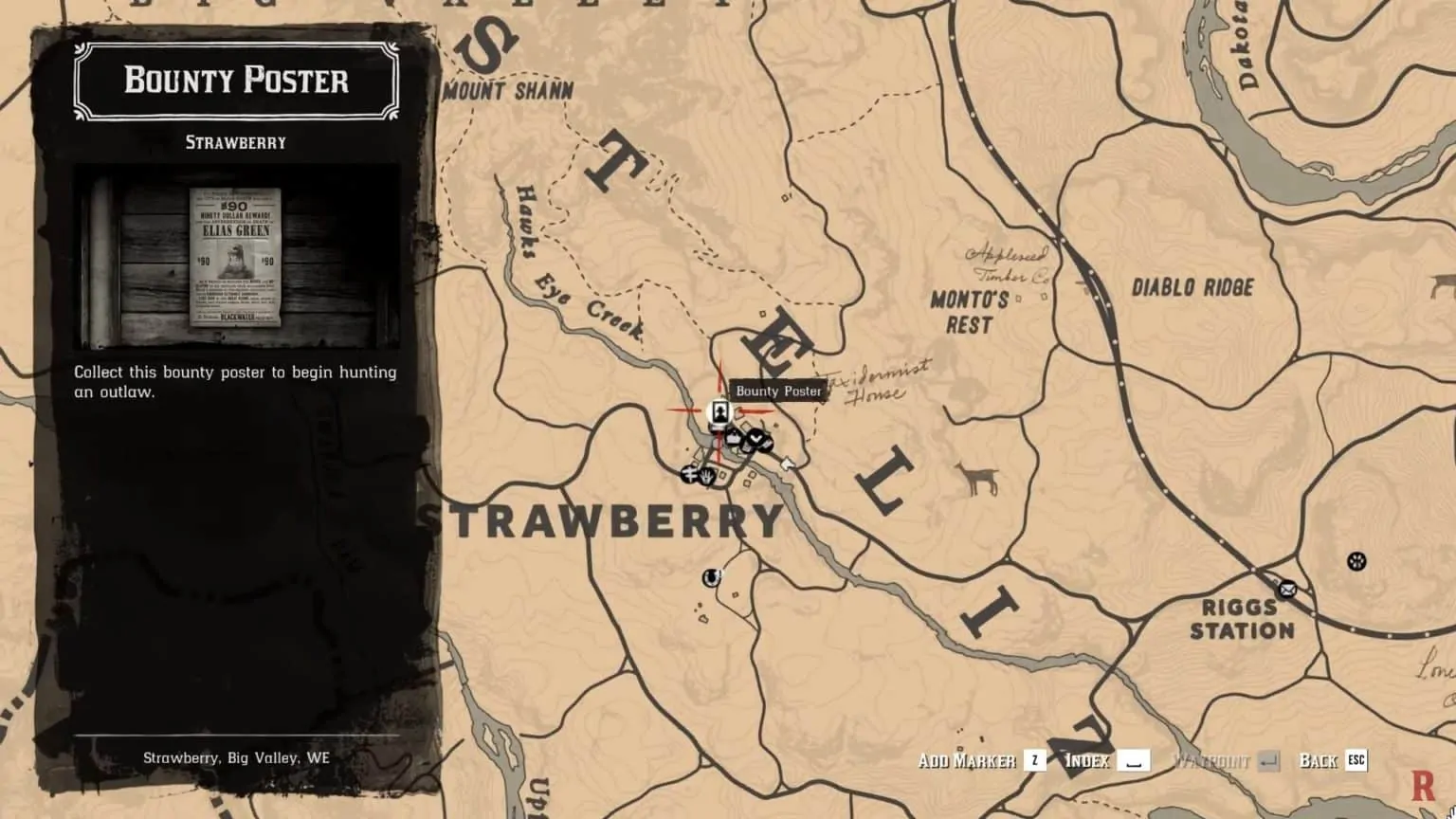This screenshot has width=1456, height=819.
Task: Click the crossed-tools shop icon beside the hand icon
Action: click(690, 476)
